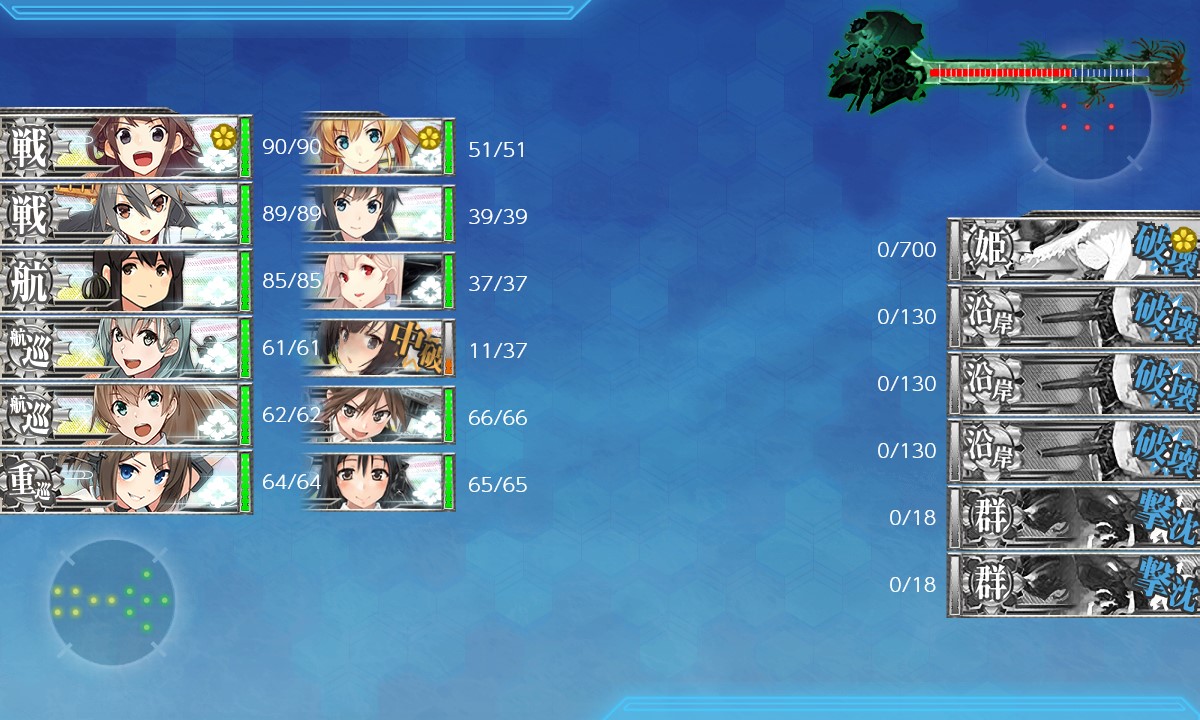
Task: Select the 航巡 banner with 62/62 HP
Action: tap(125, 415)
